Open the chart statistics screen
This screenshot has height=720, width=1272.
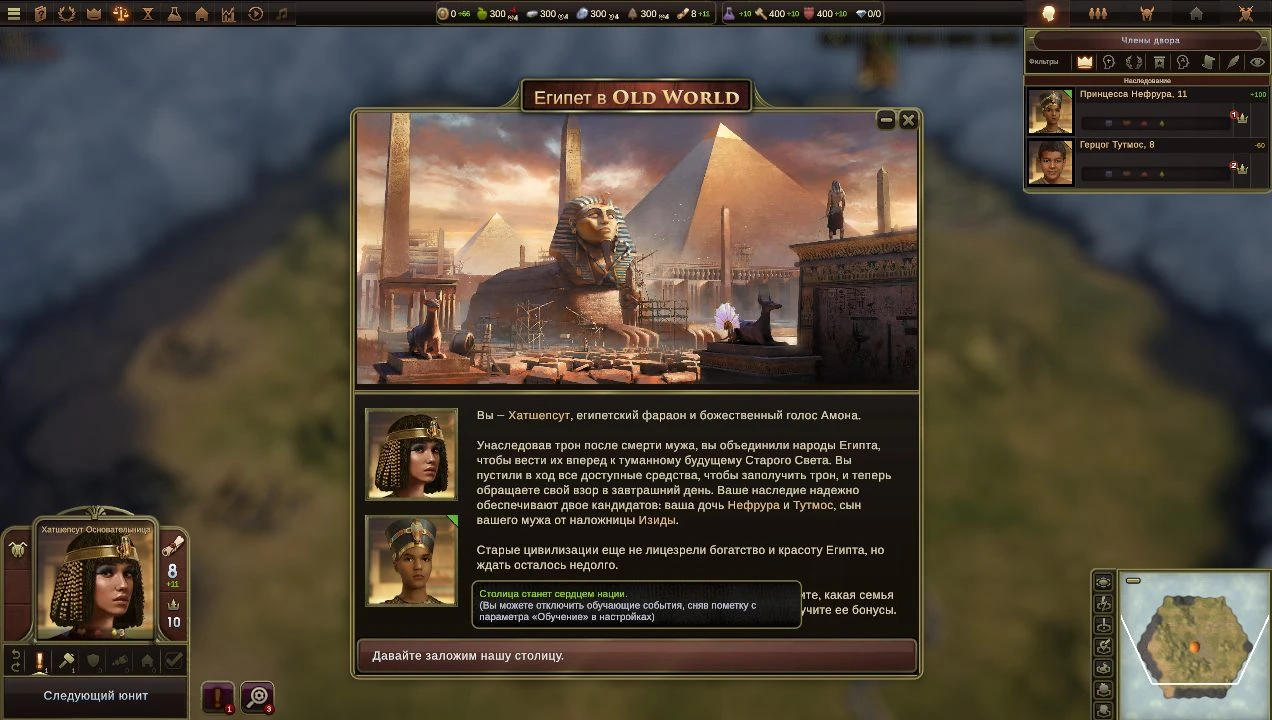point(229,14)
